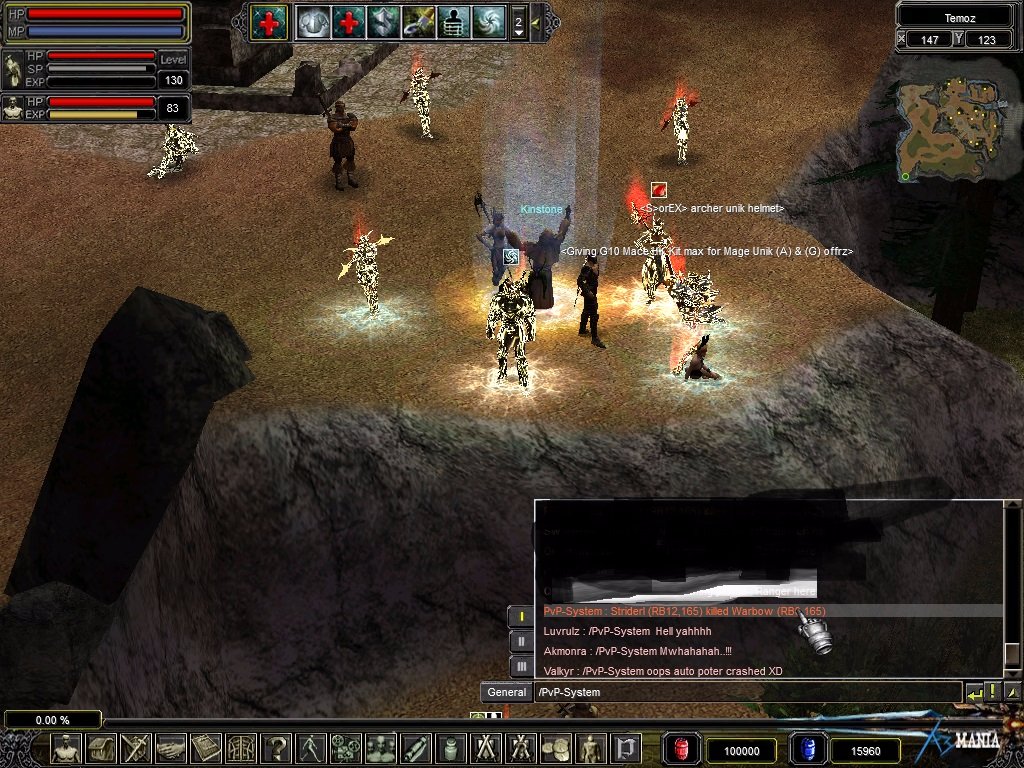Open the question mark help button
The height and width of the screenshot is (768, 1024).
coord(276,748)
